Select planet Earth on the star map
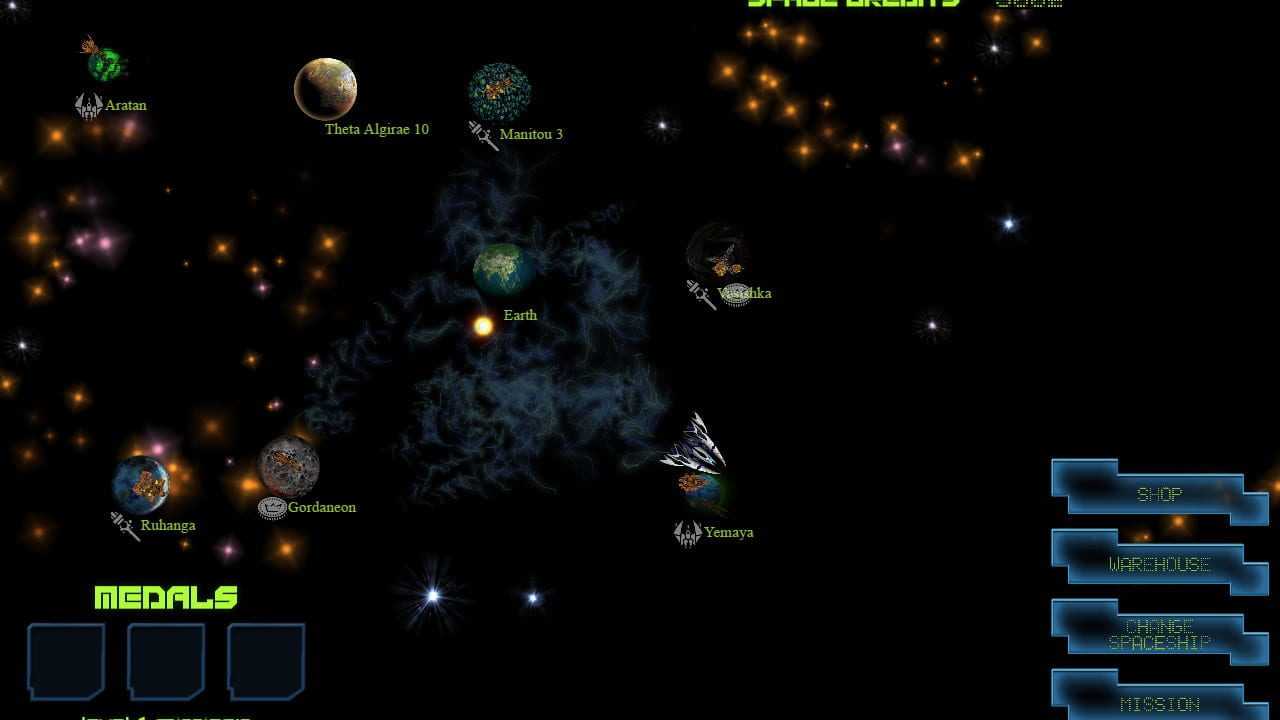The image size is (1280, 720). tap(502, 269)
